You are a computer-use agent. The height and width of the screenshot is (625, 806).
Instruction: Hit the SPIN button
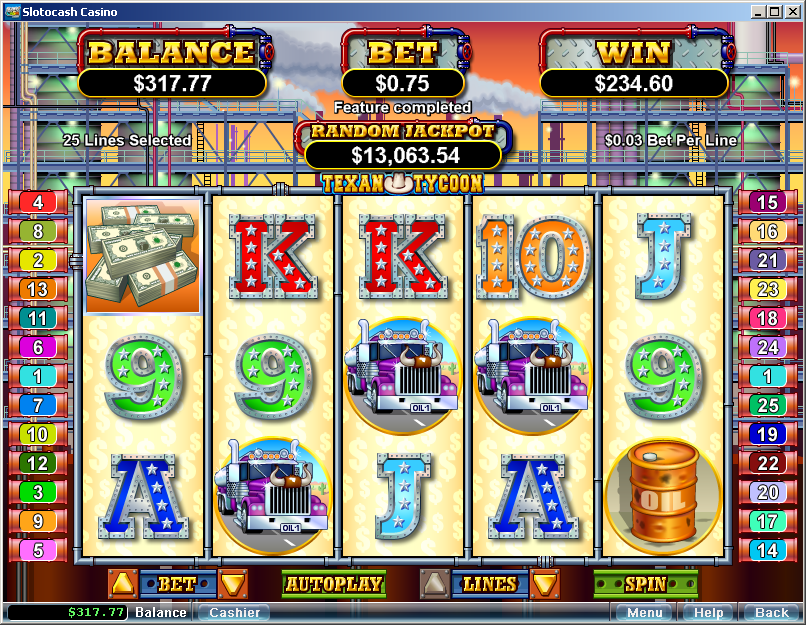645,584
